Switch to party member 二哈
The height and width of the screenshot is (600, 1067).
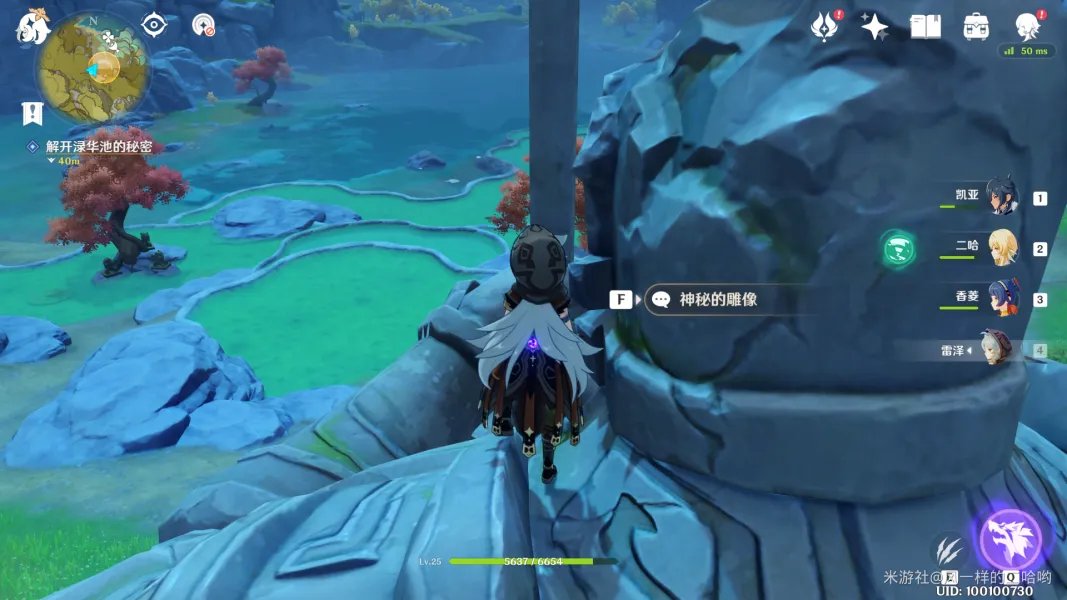(1001, 247)
